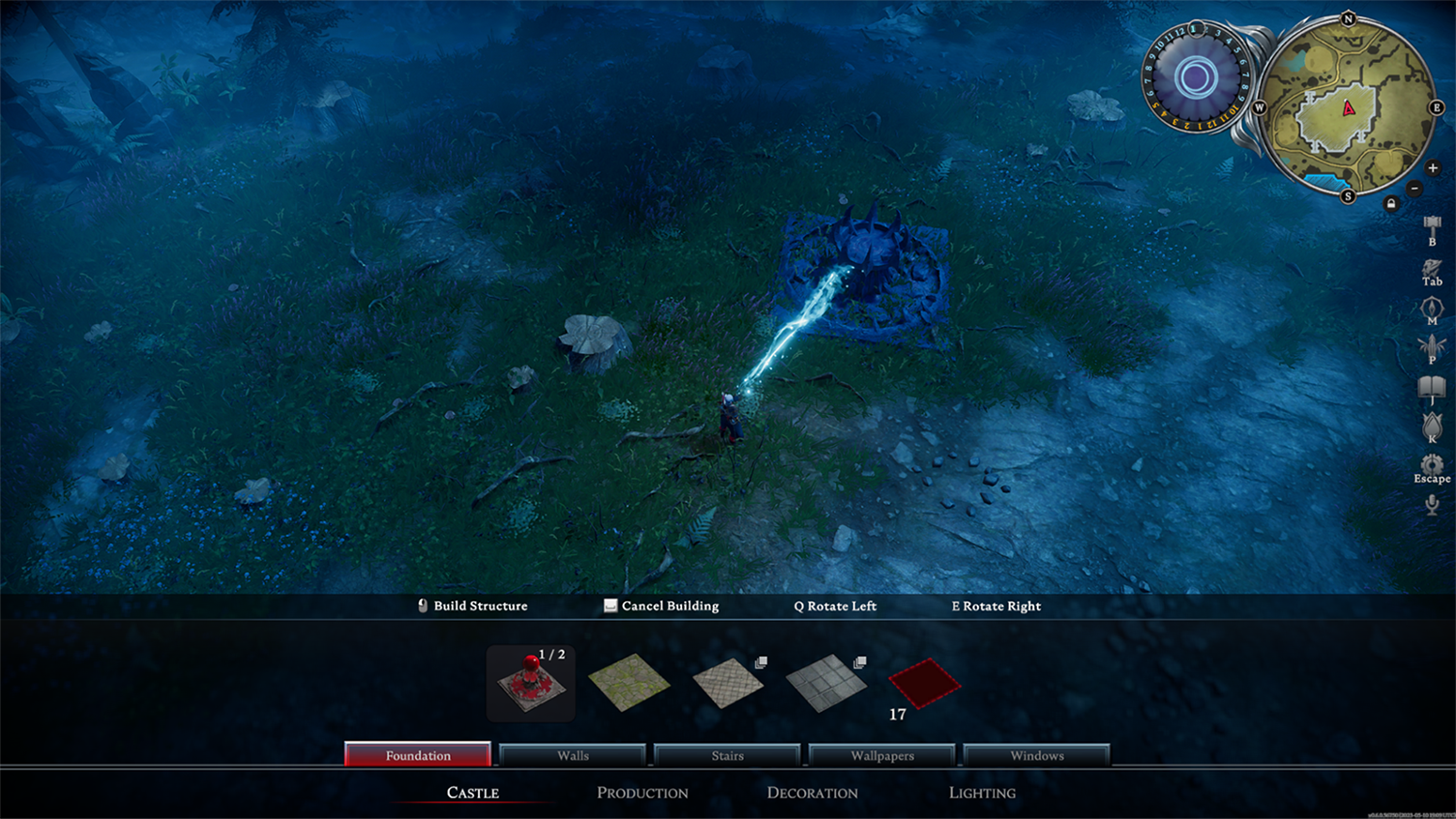This screenshot has width=1456, height=819.
Task: Select the Castle build category
Action: tap(472, 793)
